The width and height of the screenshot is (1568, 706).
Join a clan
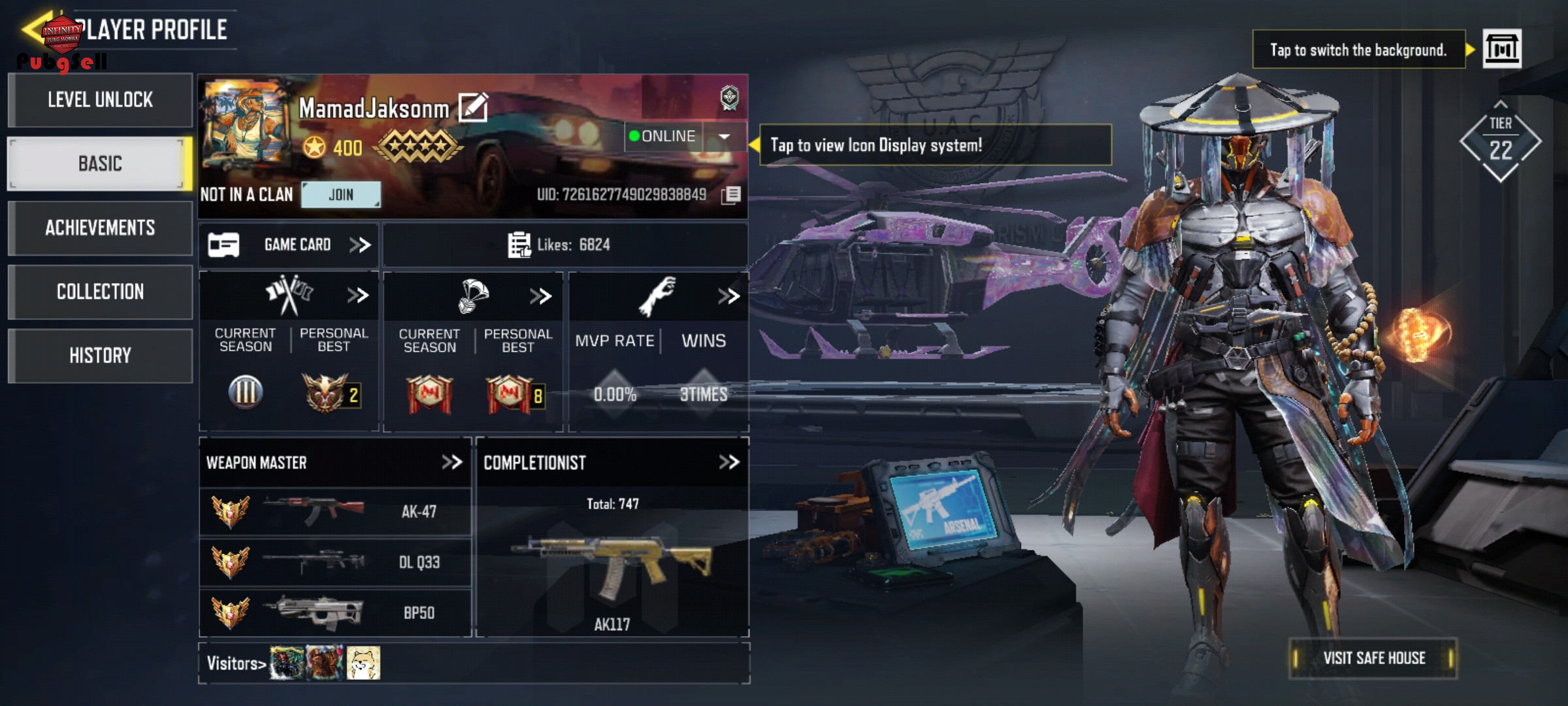point(340,195)
